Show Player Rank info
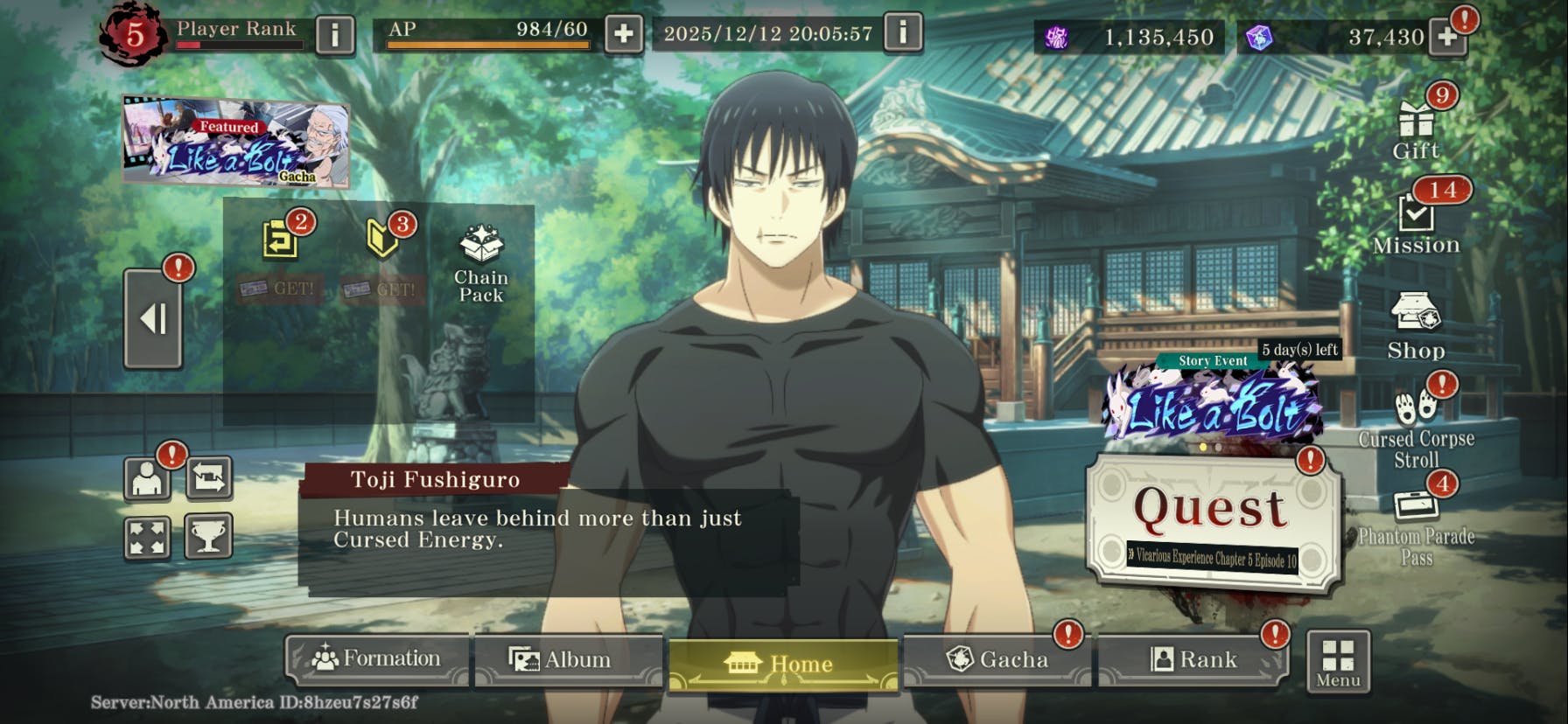The width and height of the screenshot is (1568, 724). point(334,35)
